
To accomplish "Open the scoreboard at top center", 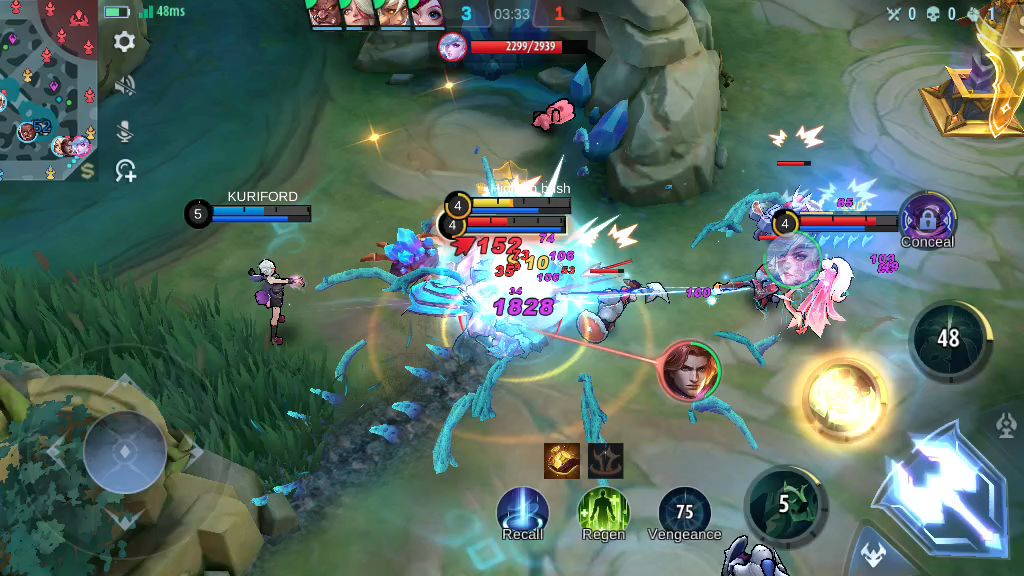I will [511, 14].
